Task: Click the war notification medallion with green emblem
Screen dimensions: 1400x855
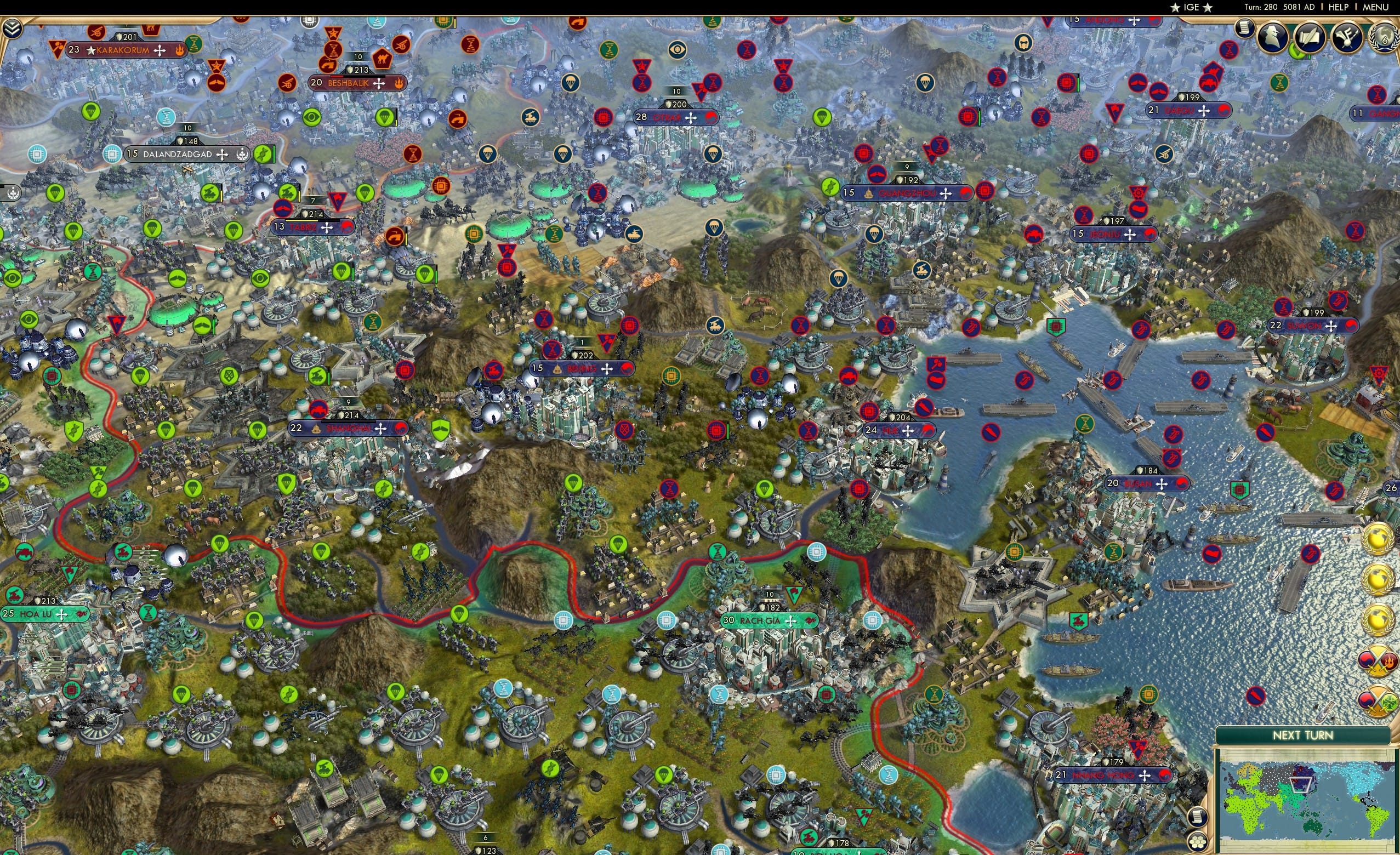Action: pyautogui.click(x=1378, y=702)
